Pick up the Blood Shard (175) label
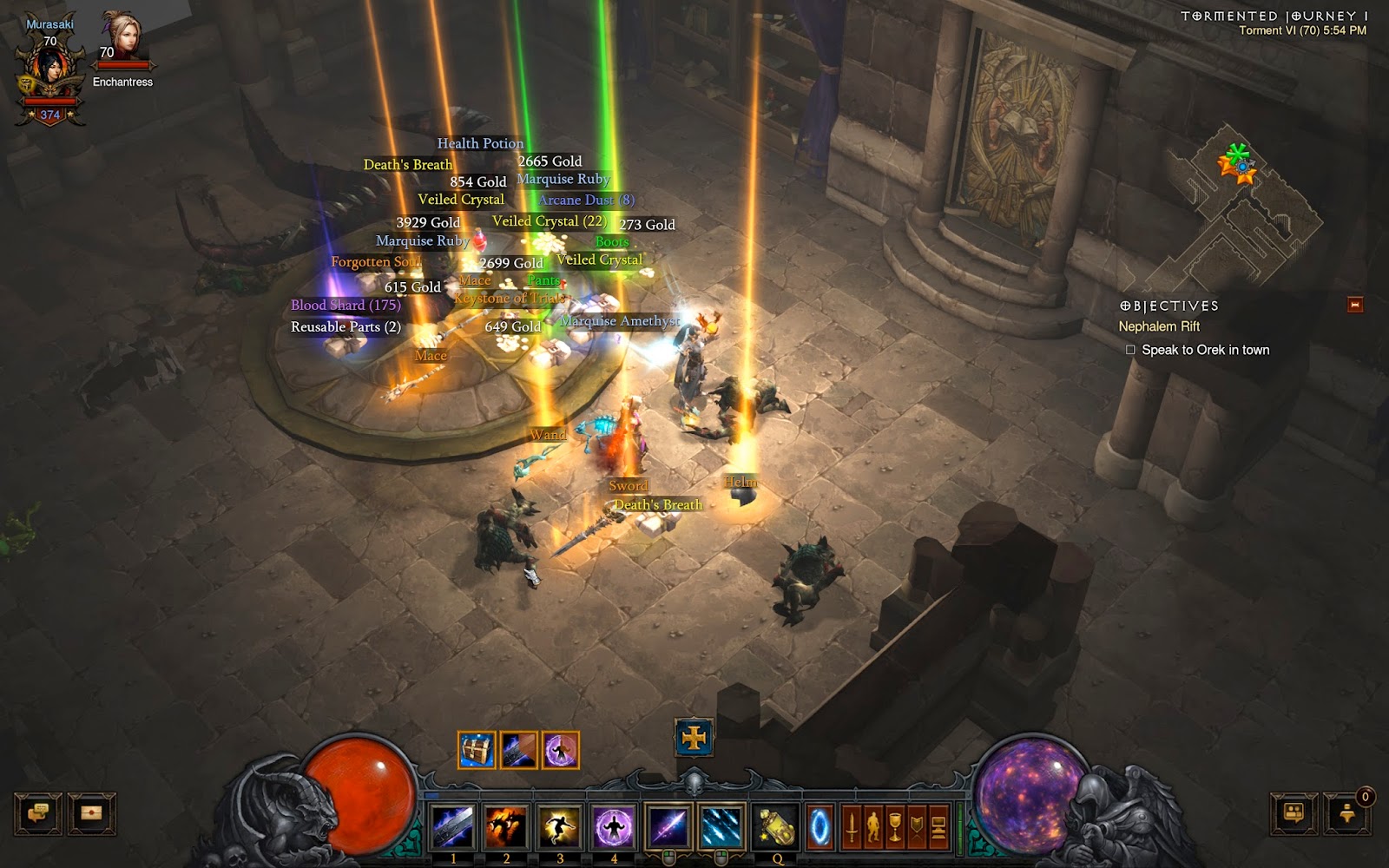The width and height of the screenshot is (1389, 868). 346,306
